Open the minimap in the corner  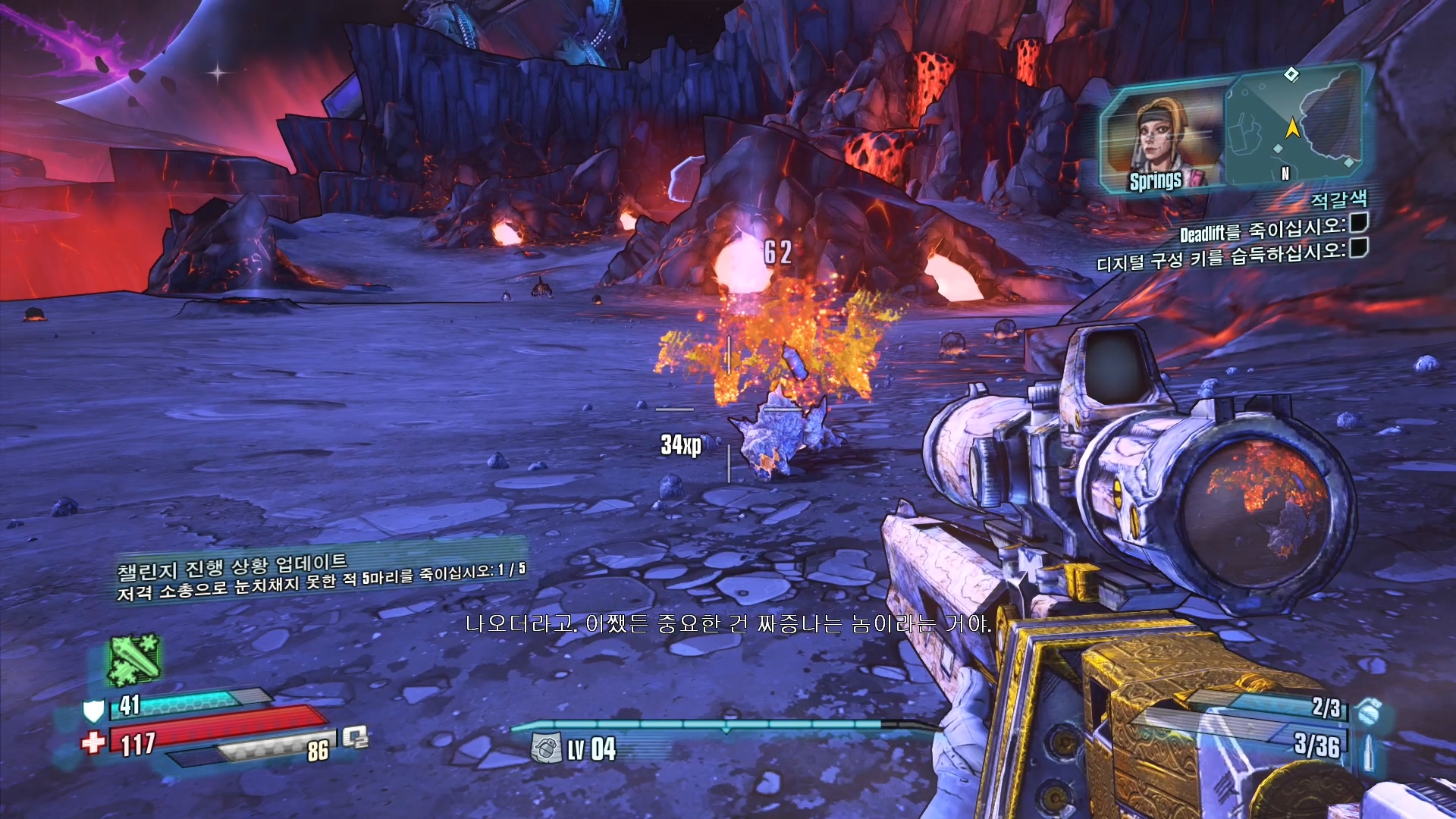1293,127
